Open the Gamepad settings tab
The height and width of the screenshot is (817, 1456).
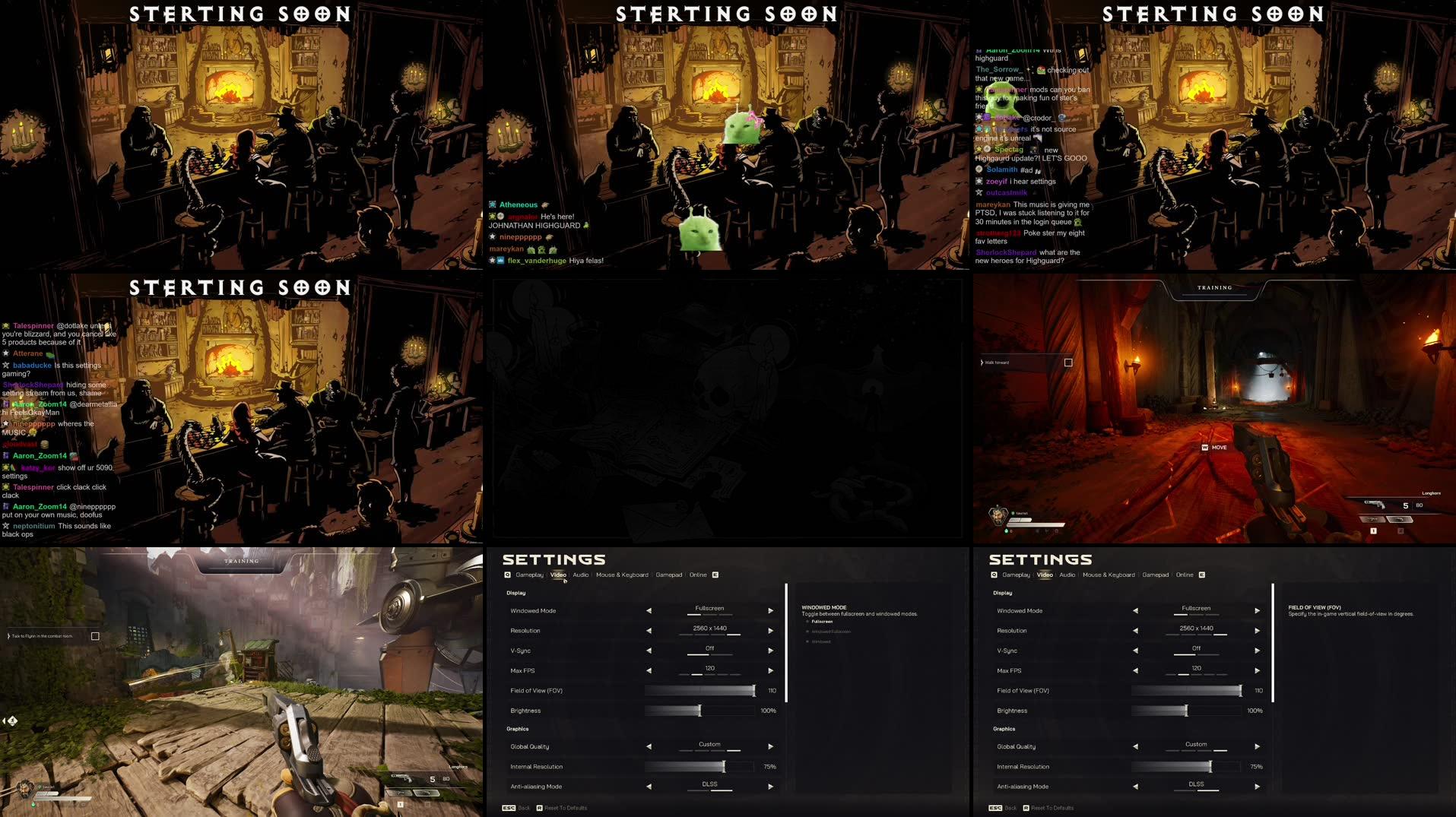(668, 575)
